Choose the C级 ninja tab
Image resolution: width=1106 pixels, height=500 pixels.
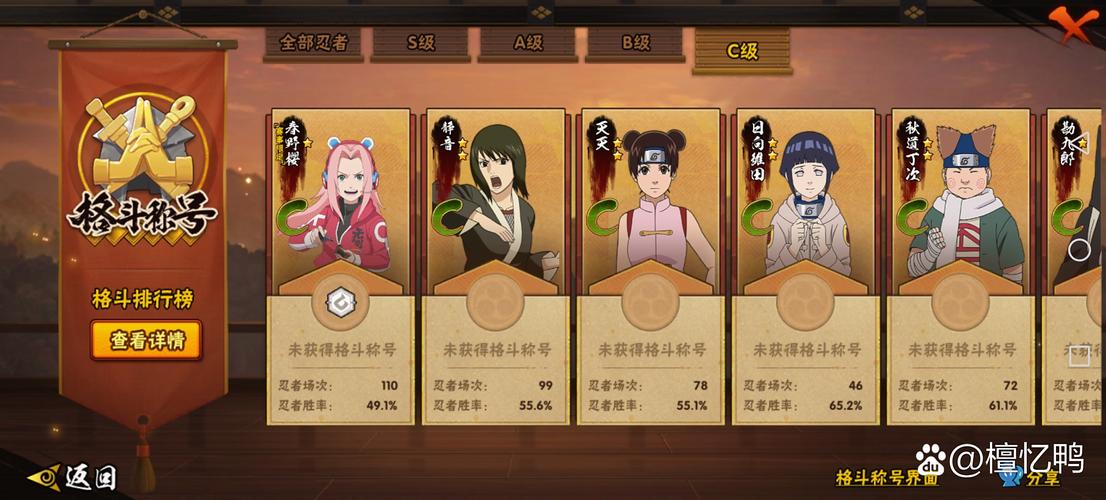[x=742, y=48]
